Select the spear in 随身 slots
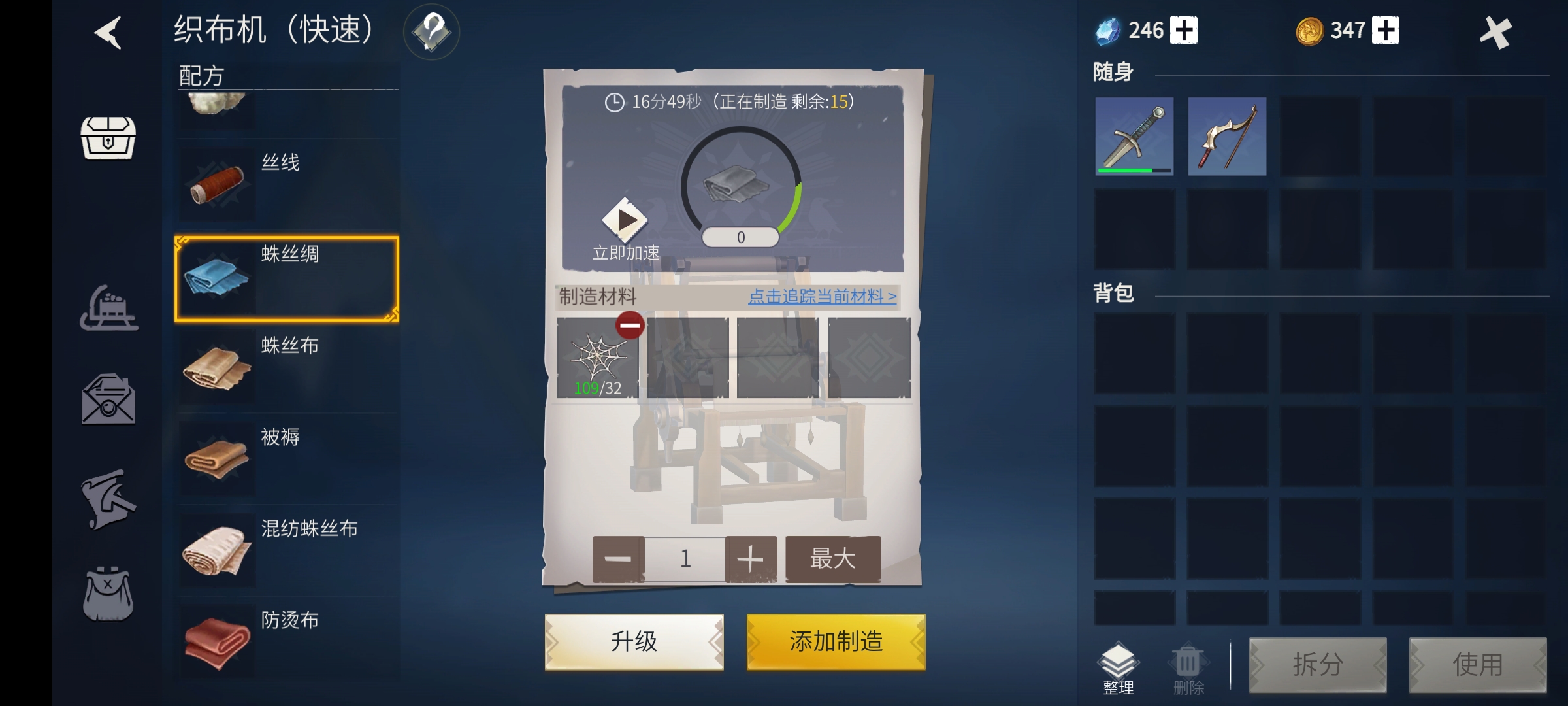The image size is (1568, 706). (x=1227, y=136)
